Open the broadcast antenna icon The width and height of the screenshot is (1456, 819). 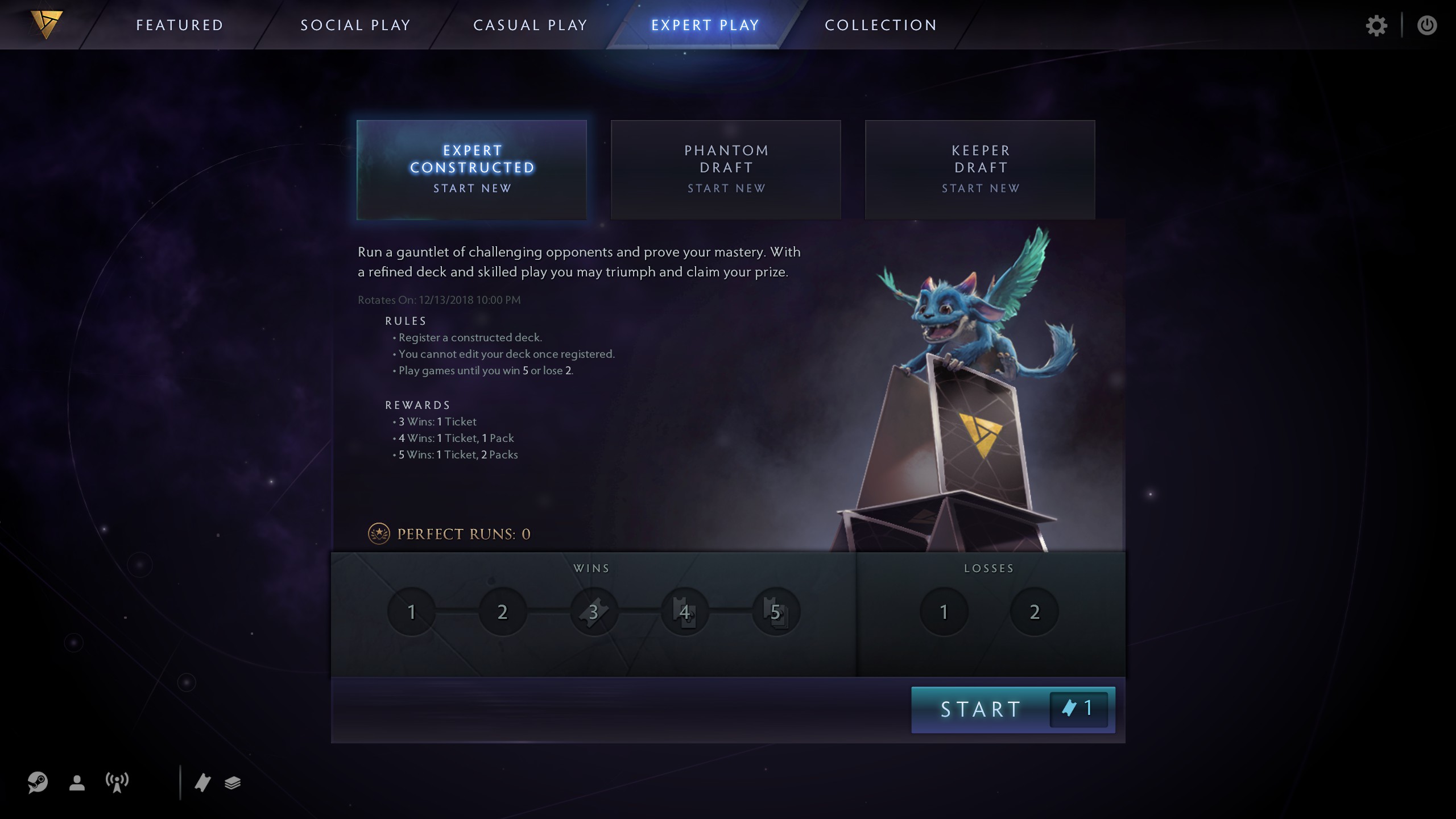(116, 783)
